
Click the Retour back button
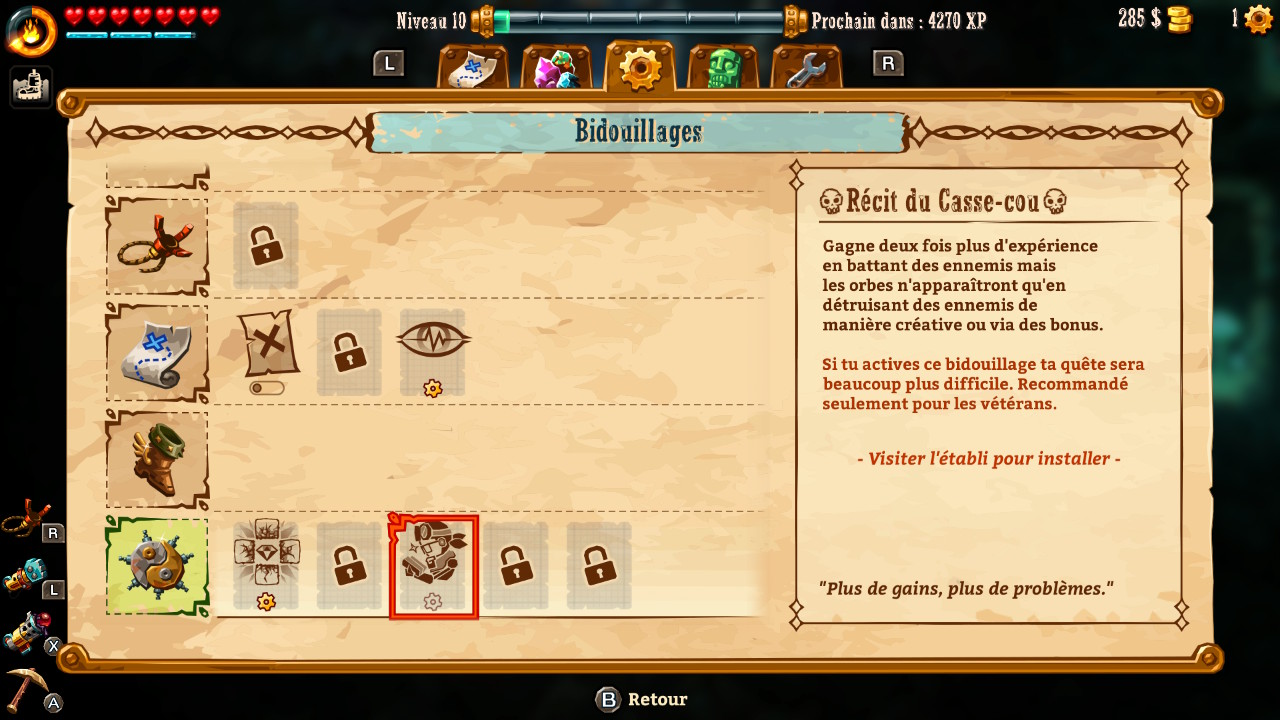[643, 699]
